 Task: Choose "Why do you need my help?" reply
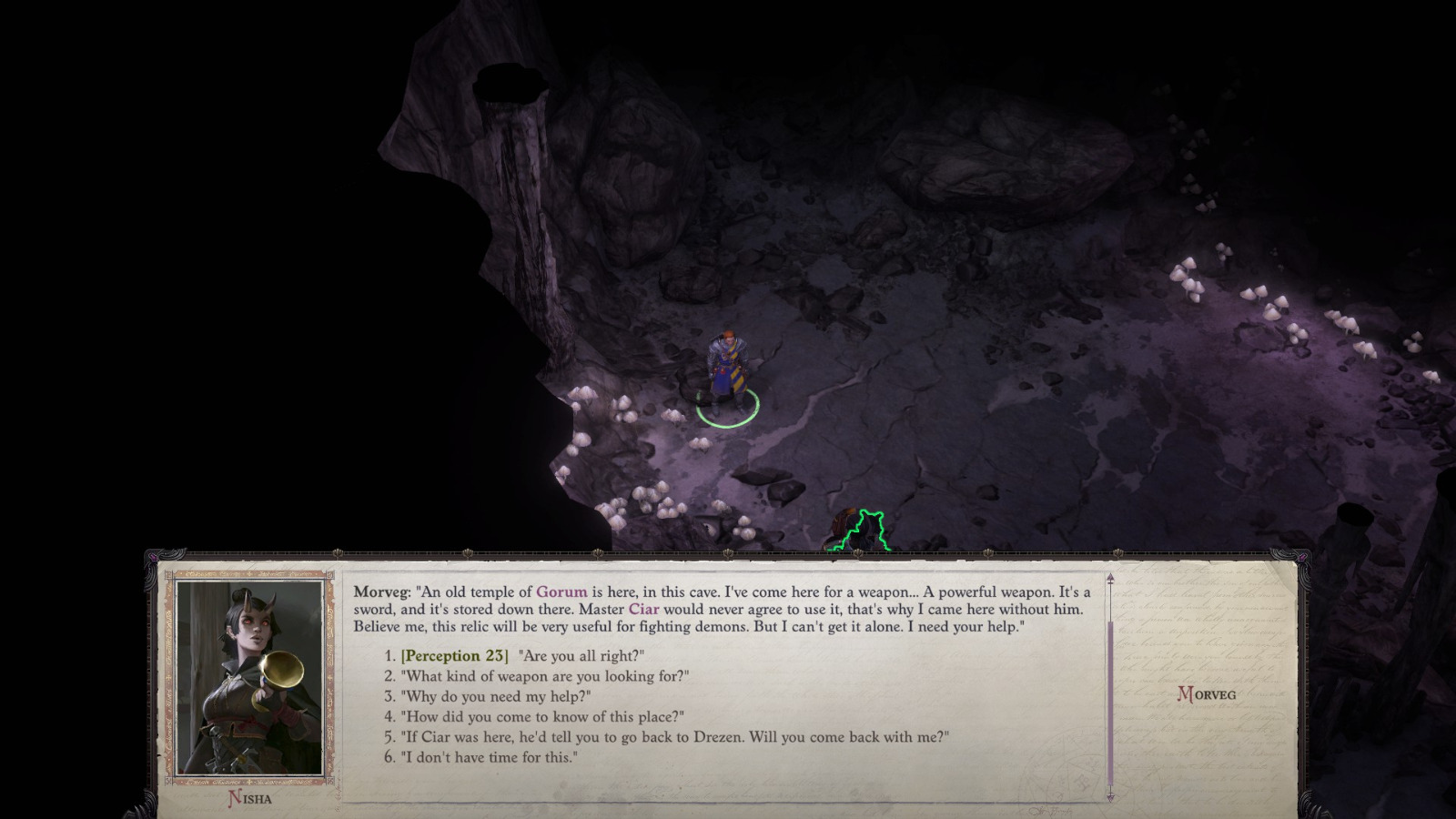point(491,697)
